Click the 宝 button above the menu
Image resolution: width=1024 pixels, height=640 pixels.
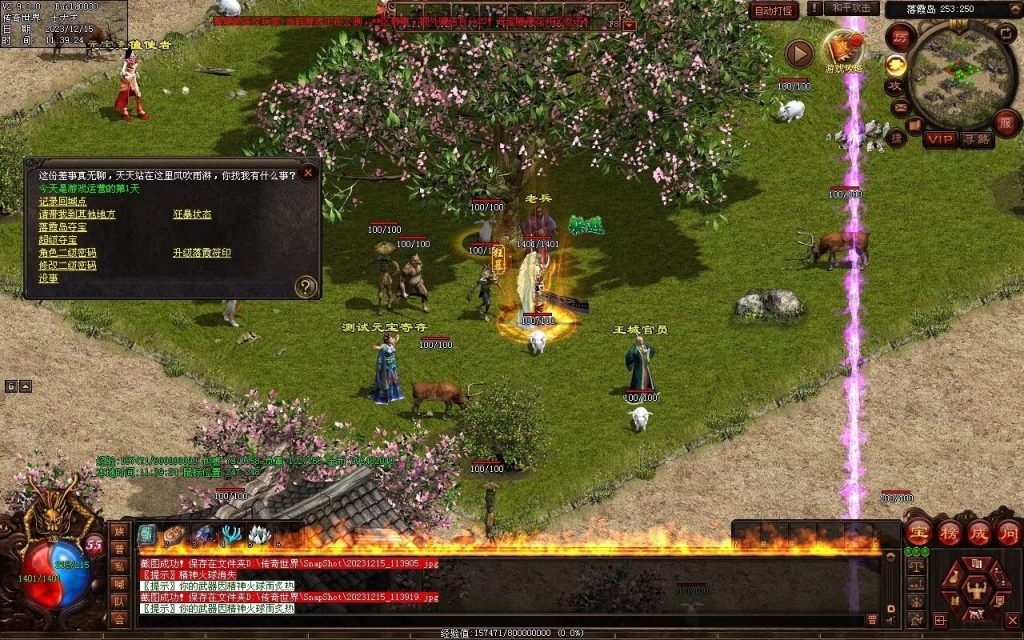coord(919,530)
